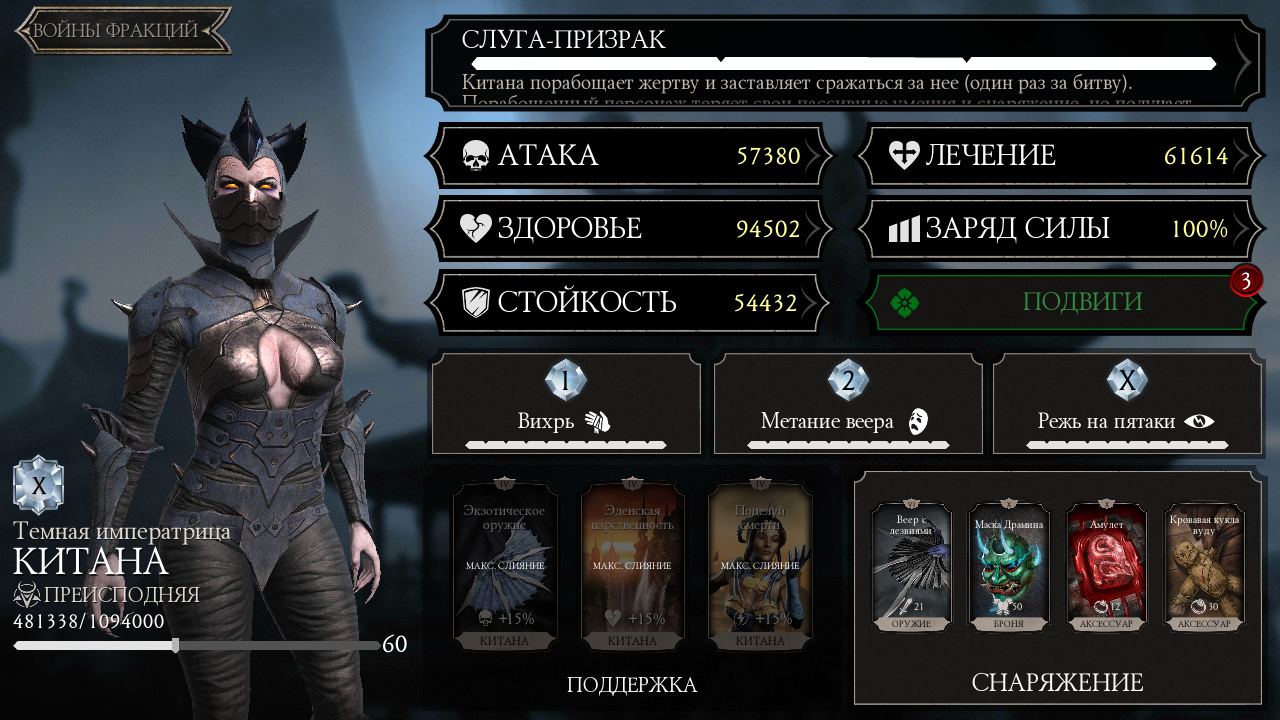Screen dimensions: 1280x720
Task: Show Здоровье stat details
Action: [x=630, y=229]
